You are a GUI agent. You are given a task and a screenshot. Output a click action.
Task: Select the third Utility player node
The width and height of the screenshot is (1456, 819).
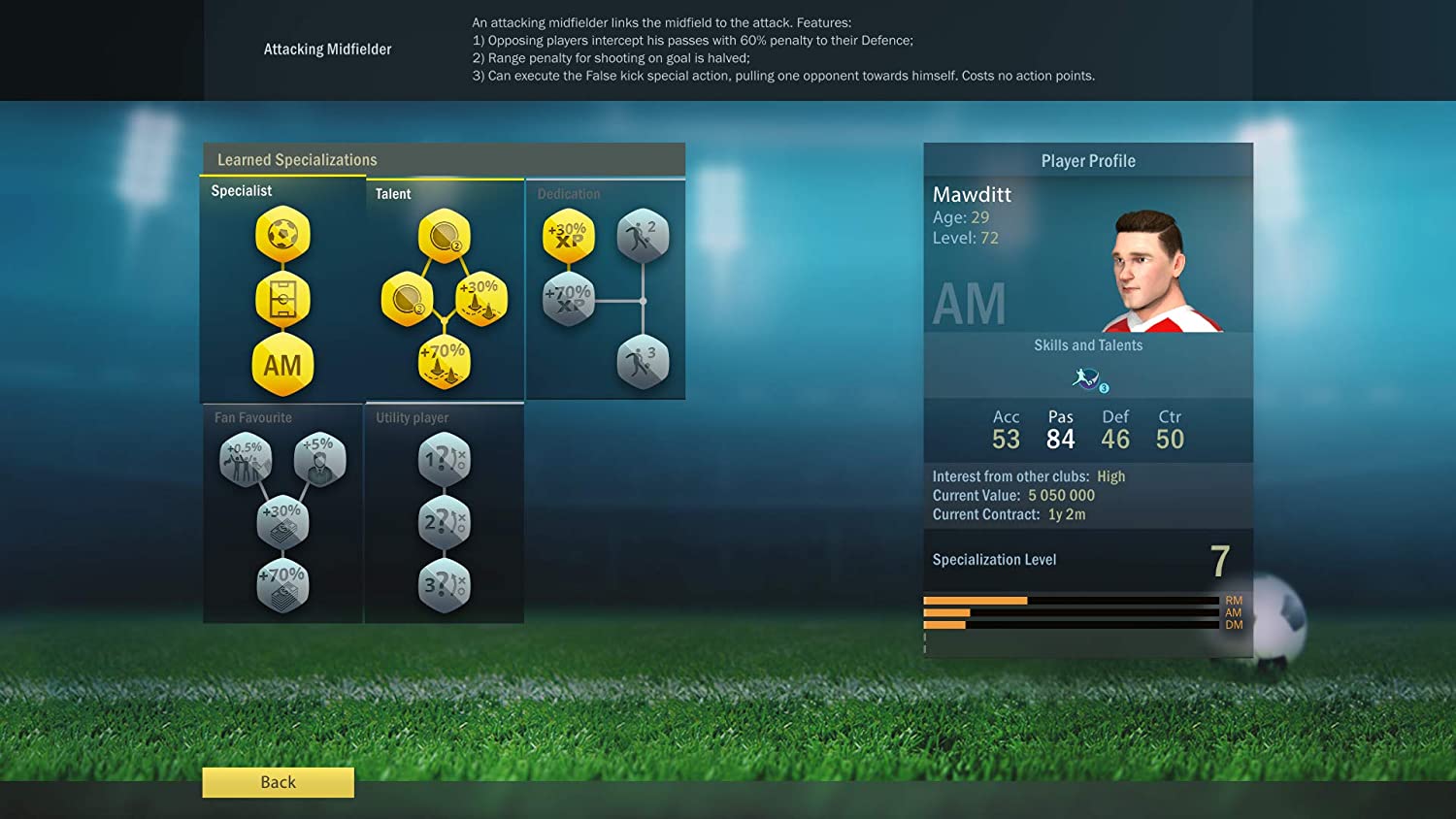444,585
